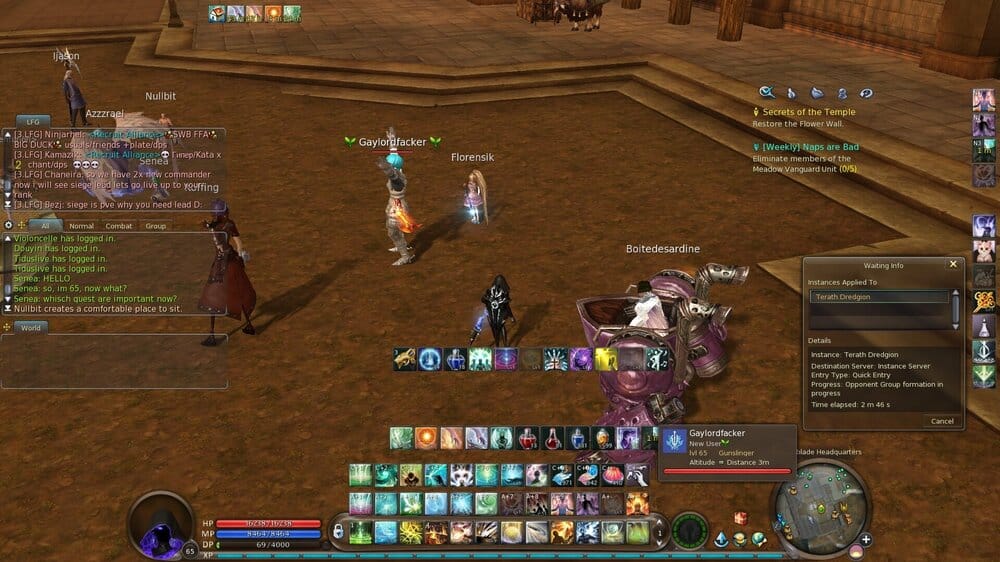Select the All chat tab

(x=45, y=226)
